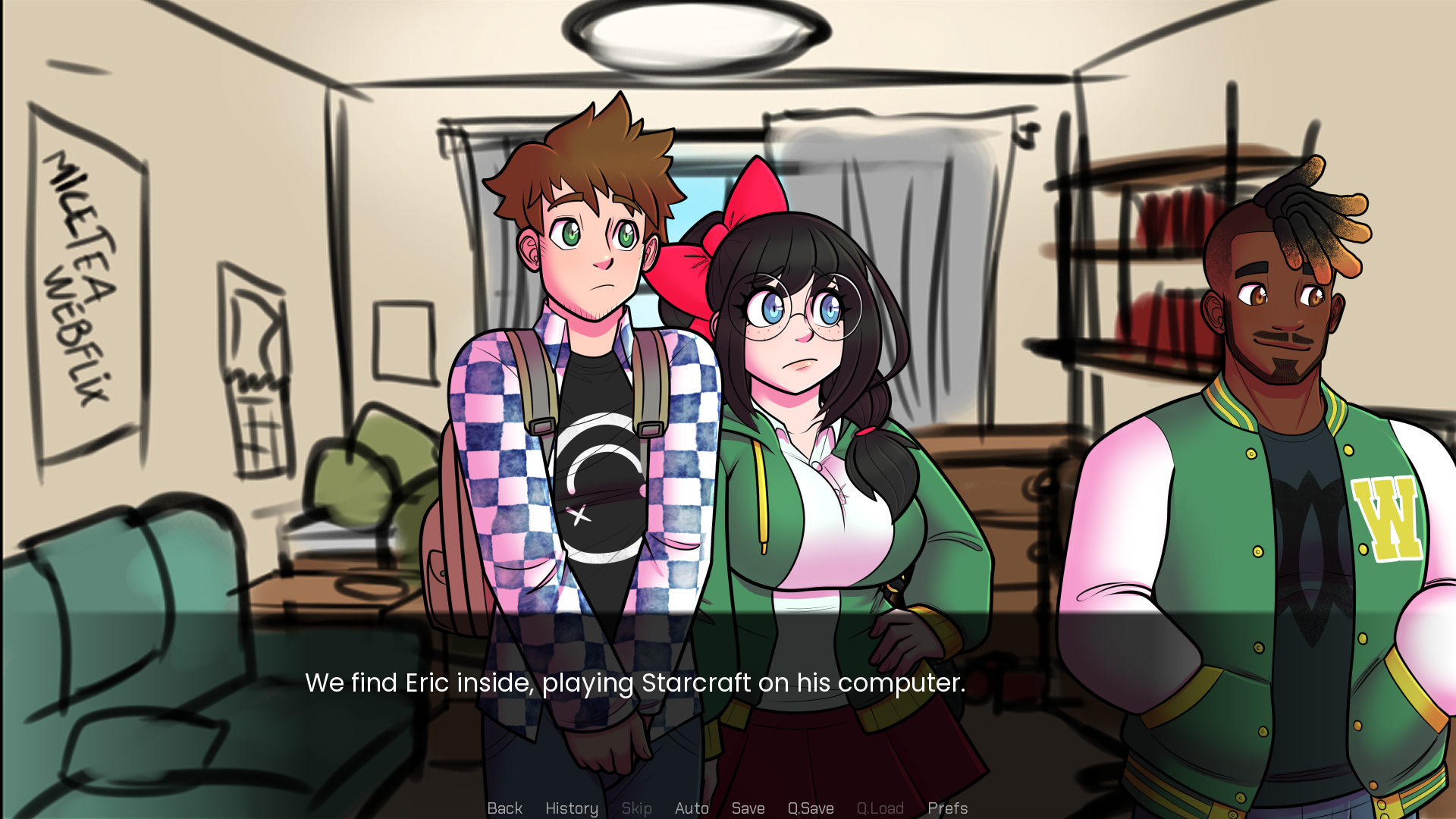Click the narration text to advance
Viewport: 1456px width, 819px height.
pos(635,682)
